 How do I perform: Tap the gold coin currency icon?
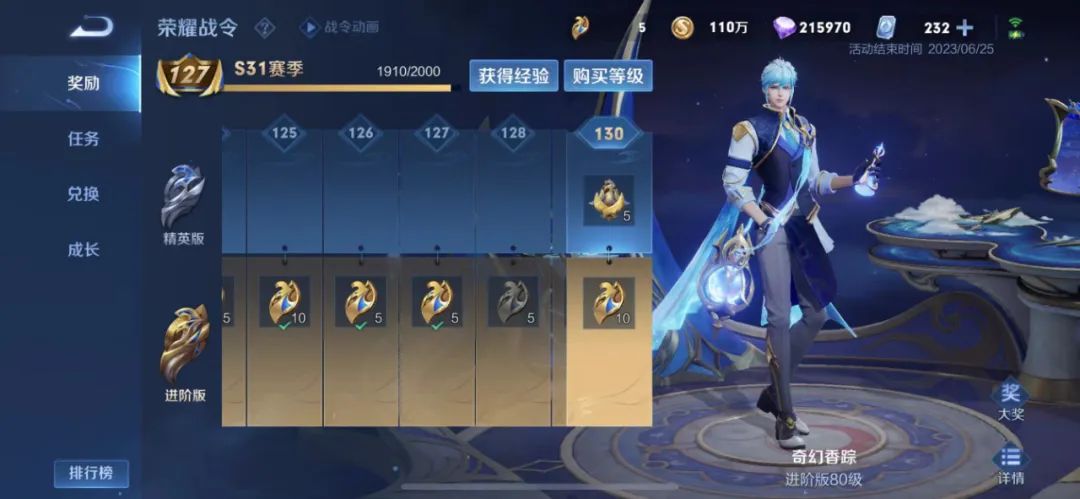pyautogui.click(x=683, y=28)
